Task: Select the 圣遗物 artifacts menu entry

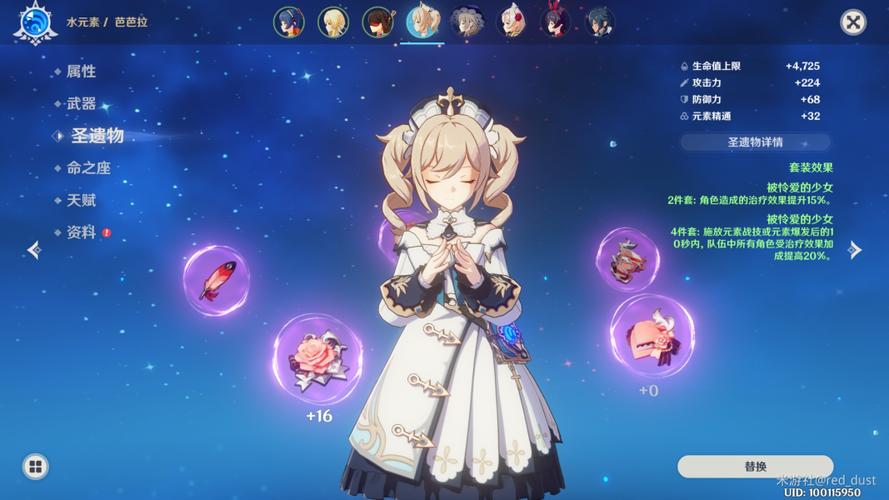Action: click(96, 135)
